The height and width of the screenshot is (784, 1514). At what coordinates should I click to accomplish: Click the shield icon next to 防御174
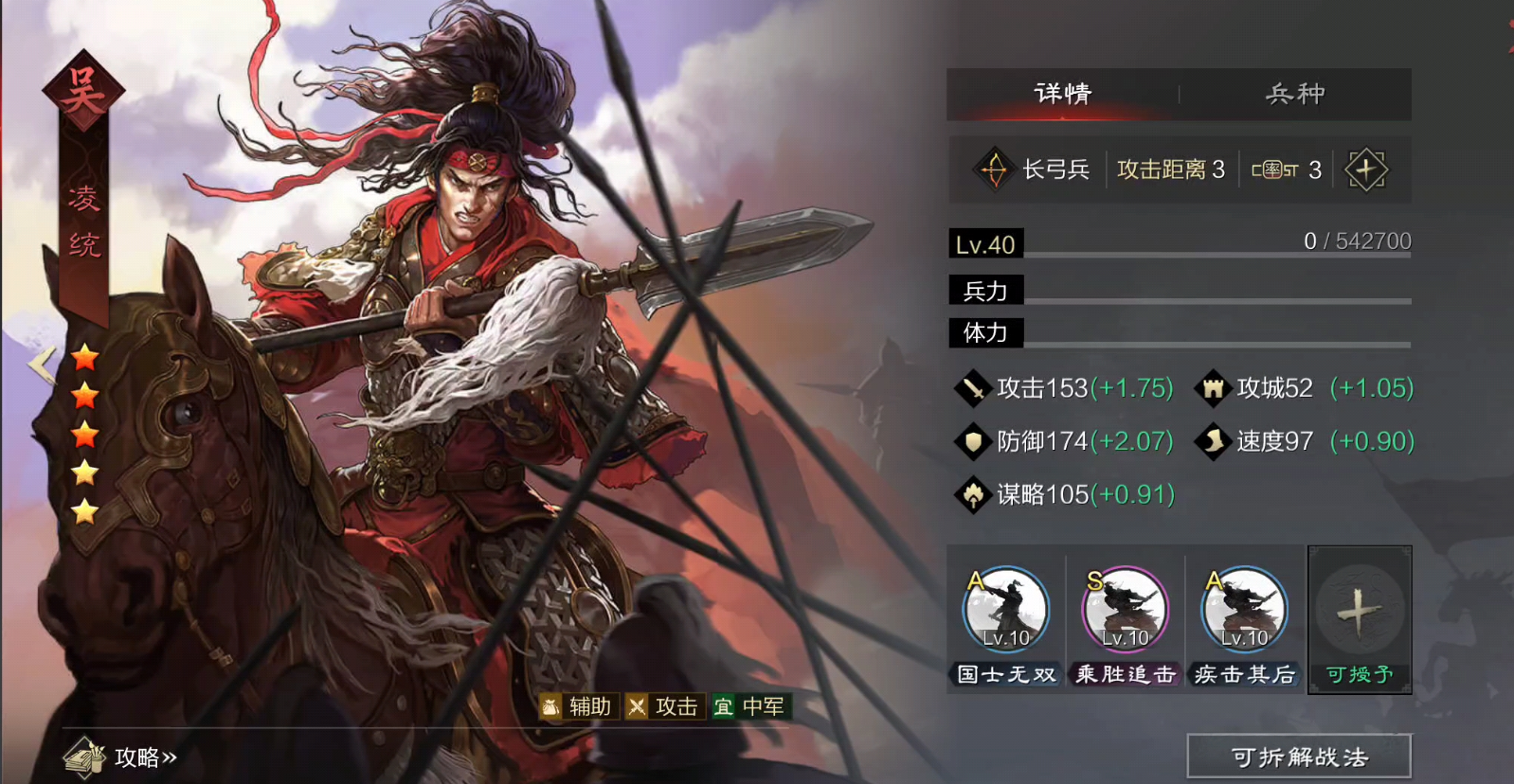(x=975, y=441)
